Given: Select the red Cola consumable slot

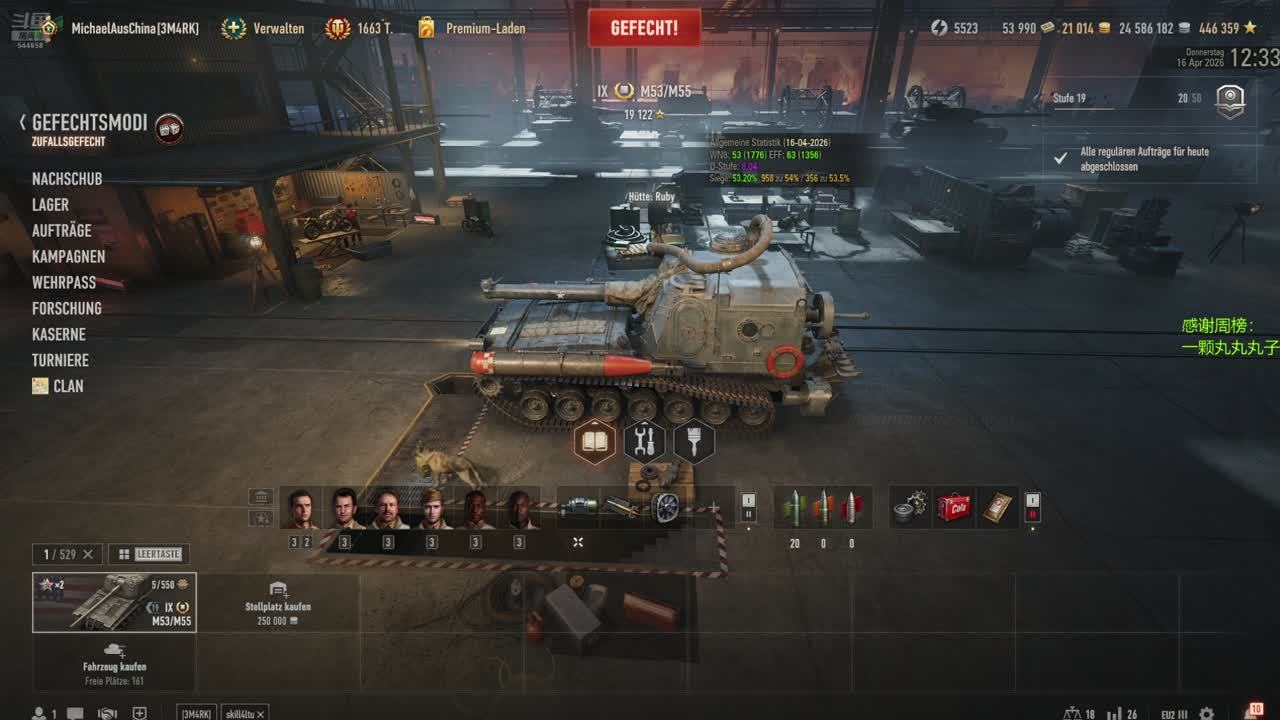Looking at the screenshot, I should [953, 507].
